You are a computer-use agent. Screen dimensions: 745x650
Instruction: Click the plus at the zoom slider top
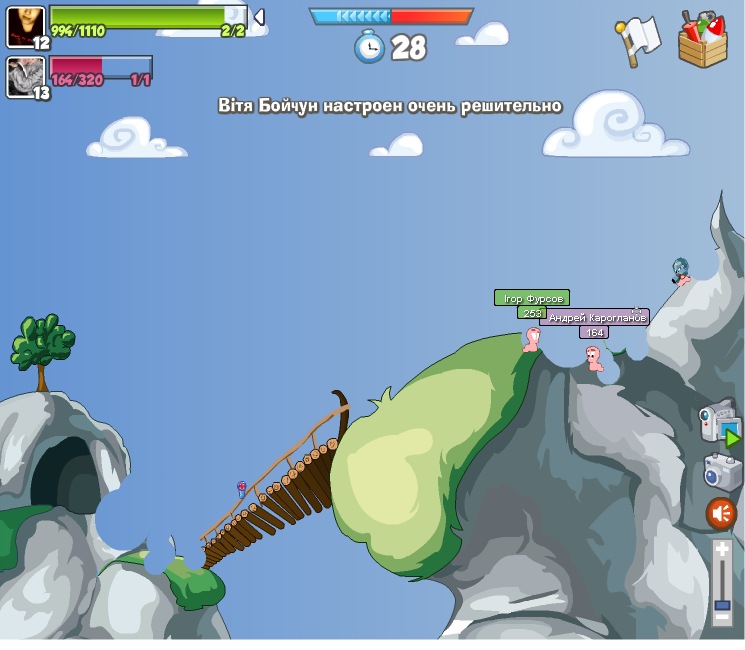click(722, 548)
